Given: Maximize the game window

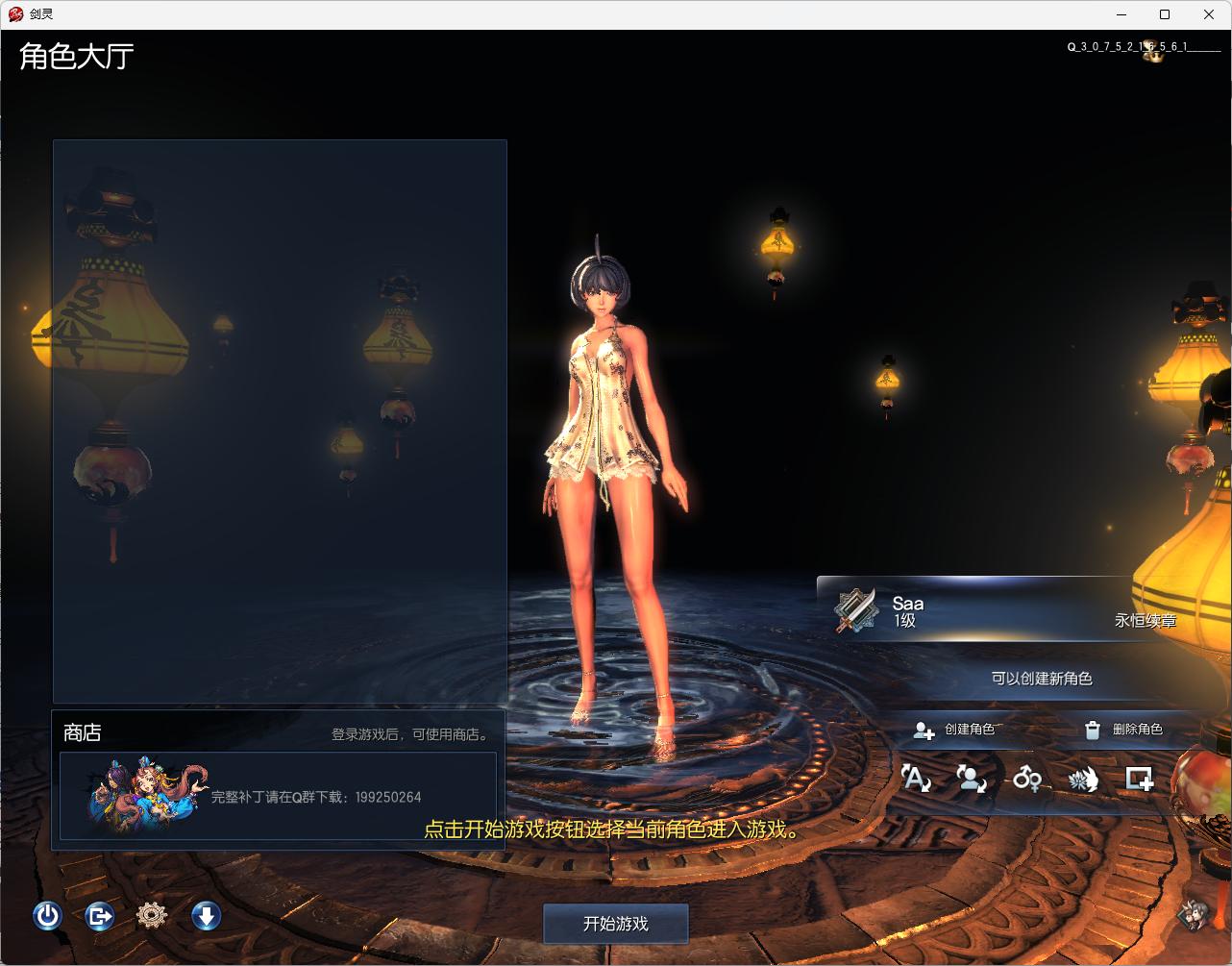Looking at the screenshot, I should [1165, 14].
